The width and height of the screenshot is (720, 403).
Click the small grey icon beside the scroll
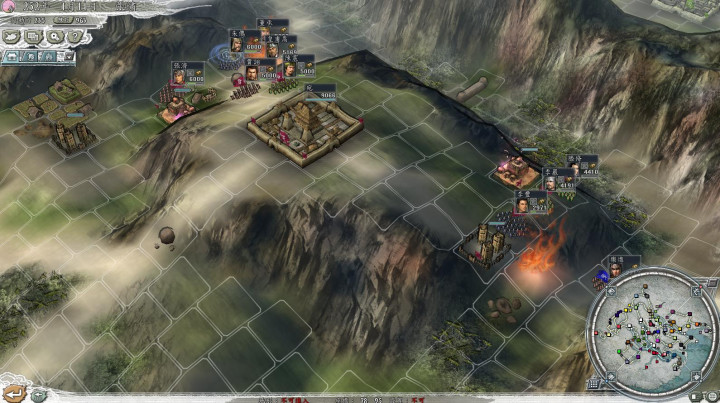(37, 394)
